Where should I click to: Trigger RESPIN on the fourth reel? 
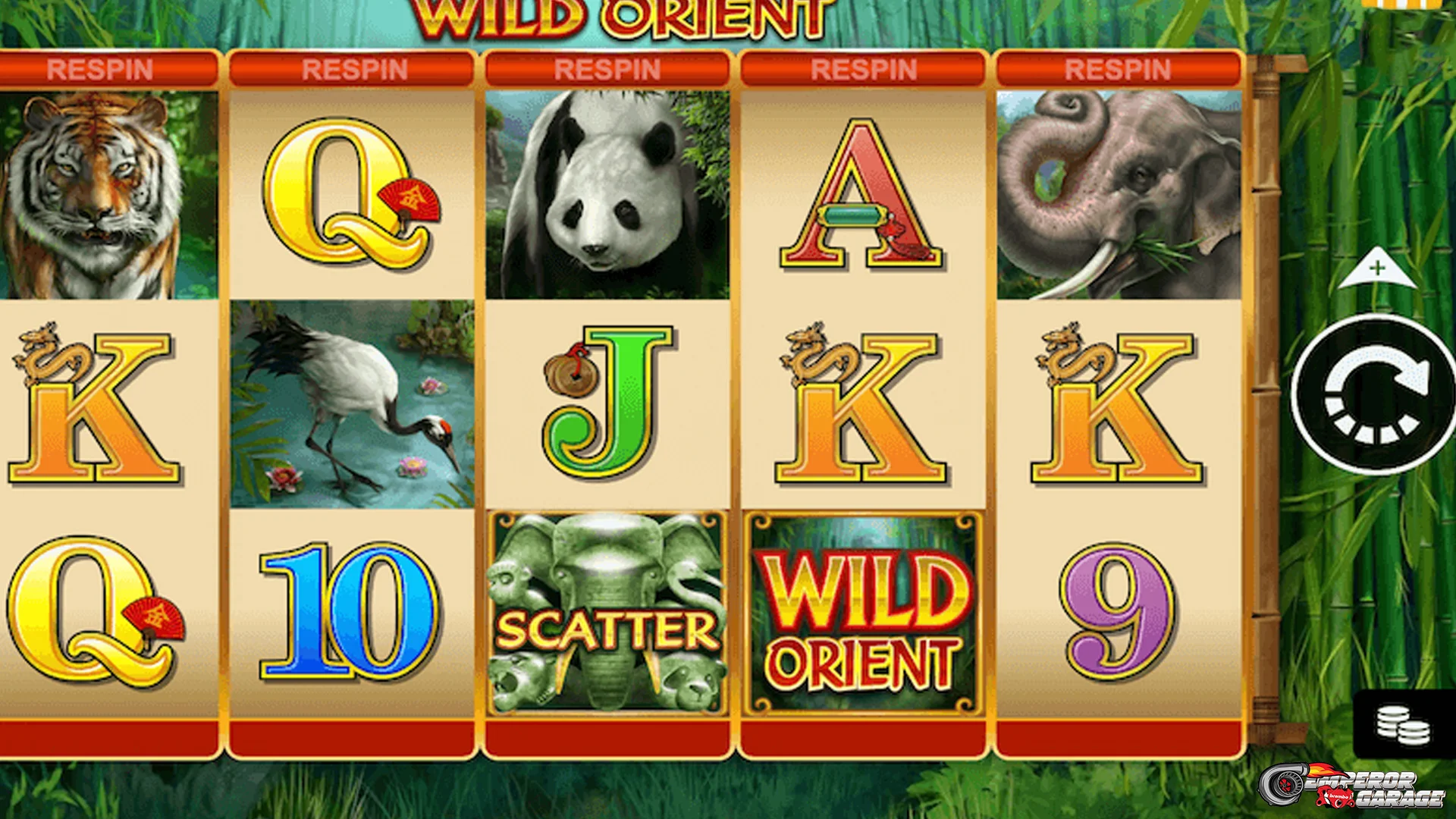coord(861,68)
